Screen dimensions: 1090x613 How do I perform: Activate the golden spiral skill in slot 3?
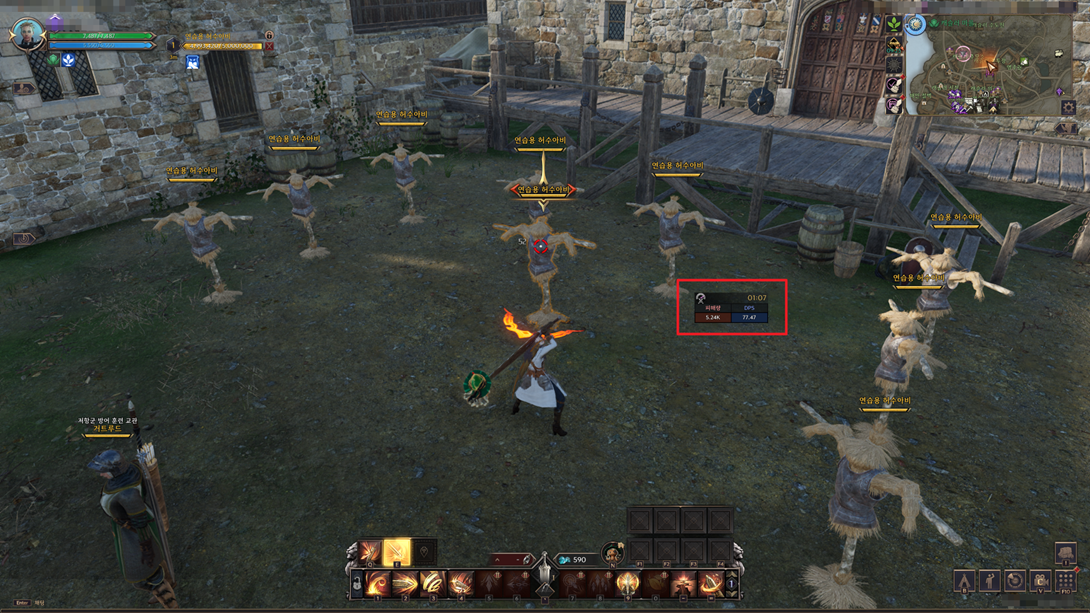coord(432,583)
